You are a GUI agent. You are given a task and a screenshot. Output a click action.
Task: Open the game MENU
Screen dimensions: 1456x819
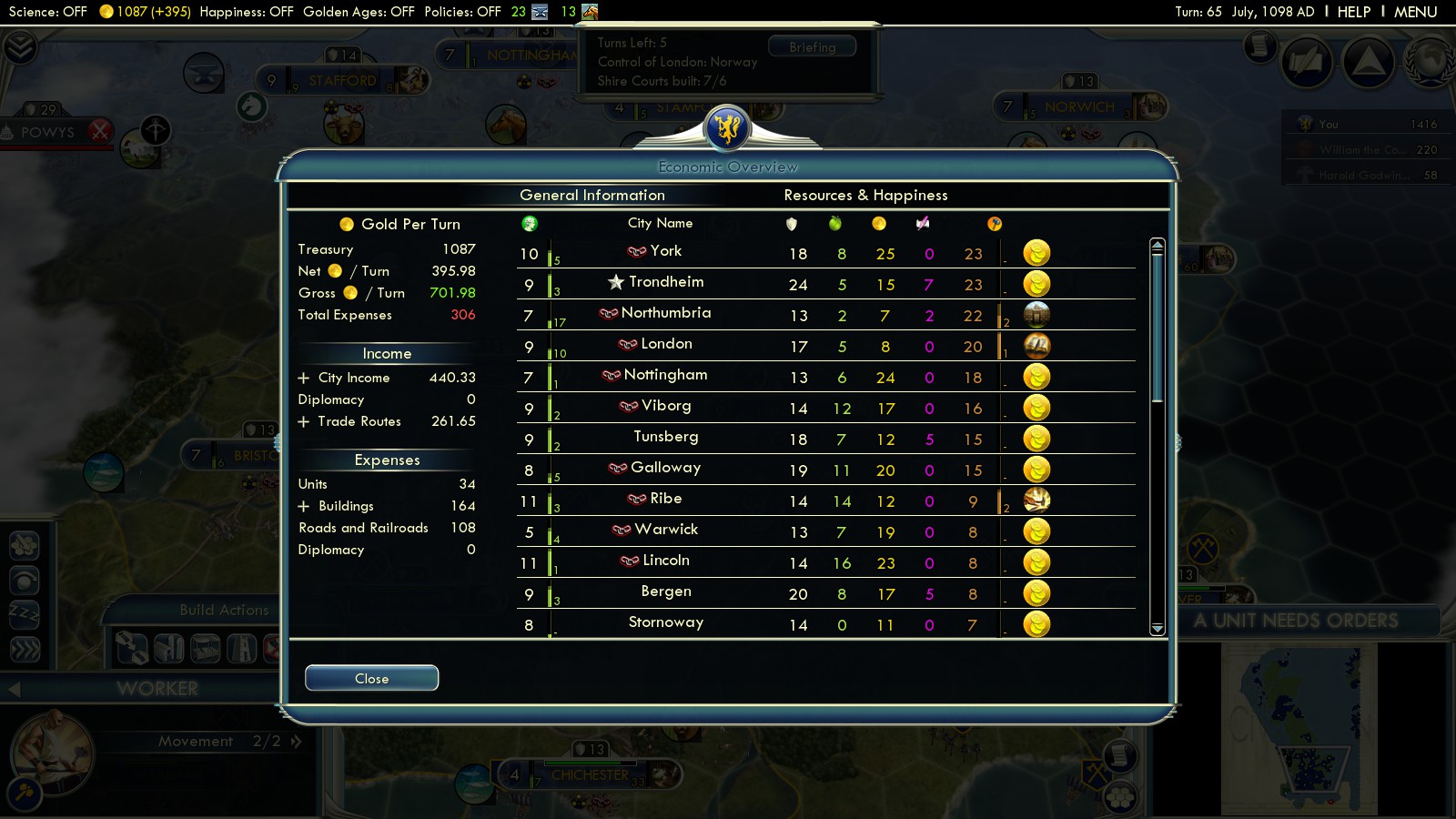coord(1415,12)
